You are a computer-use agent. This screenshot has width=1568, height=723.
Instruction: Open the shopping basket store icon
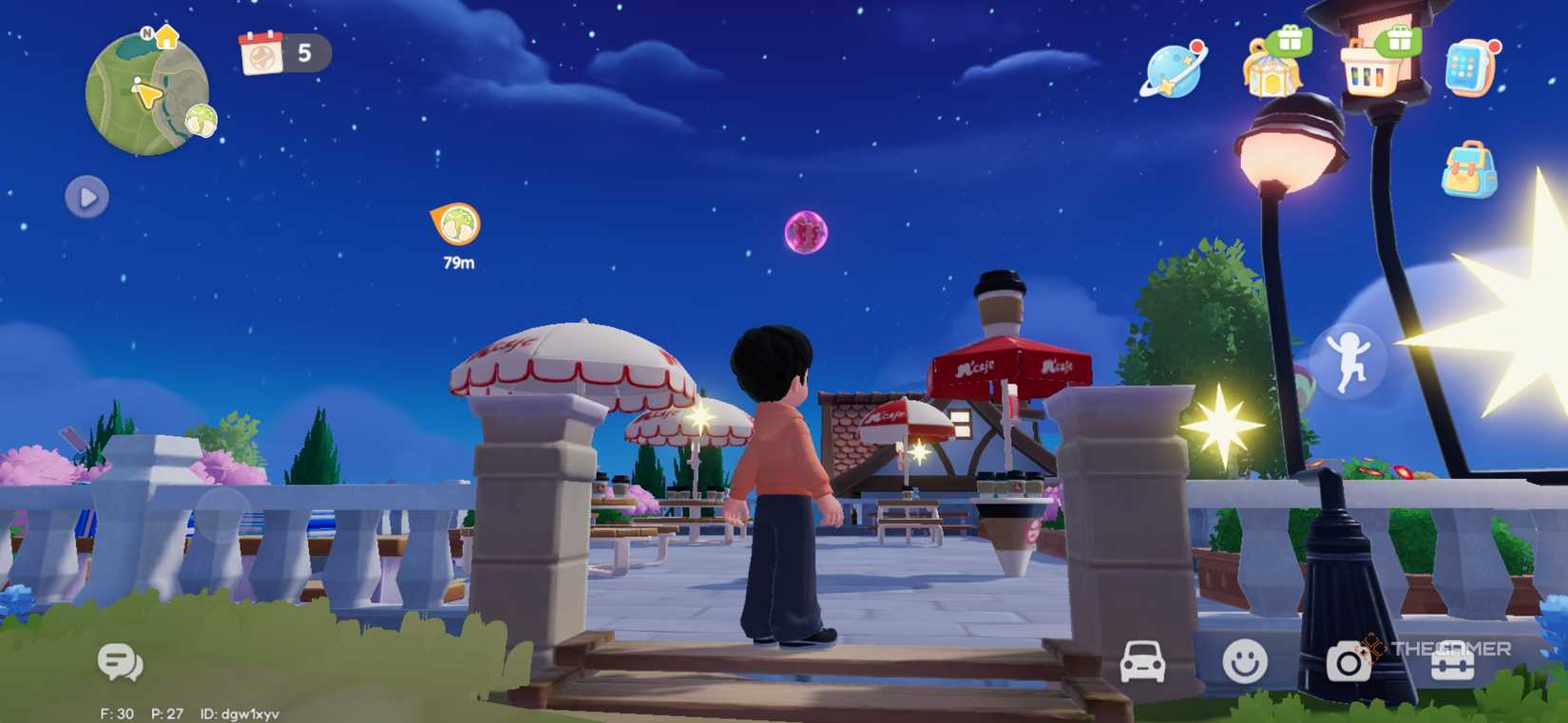pos(1371,71)
